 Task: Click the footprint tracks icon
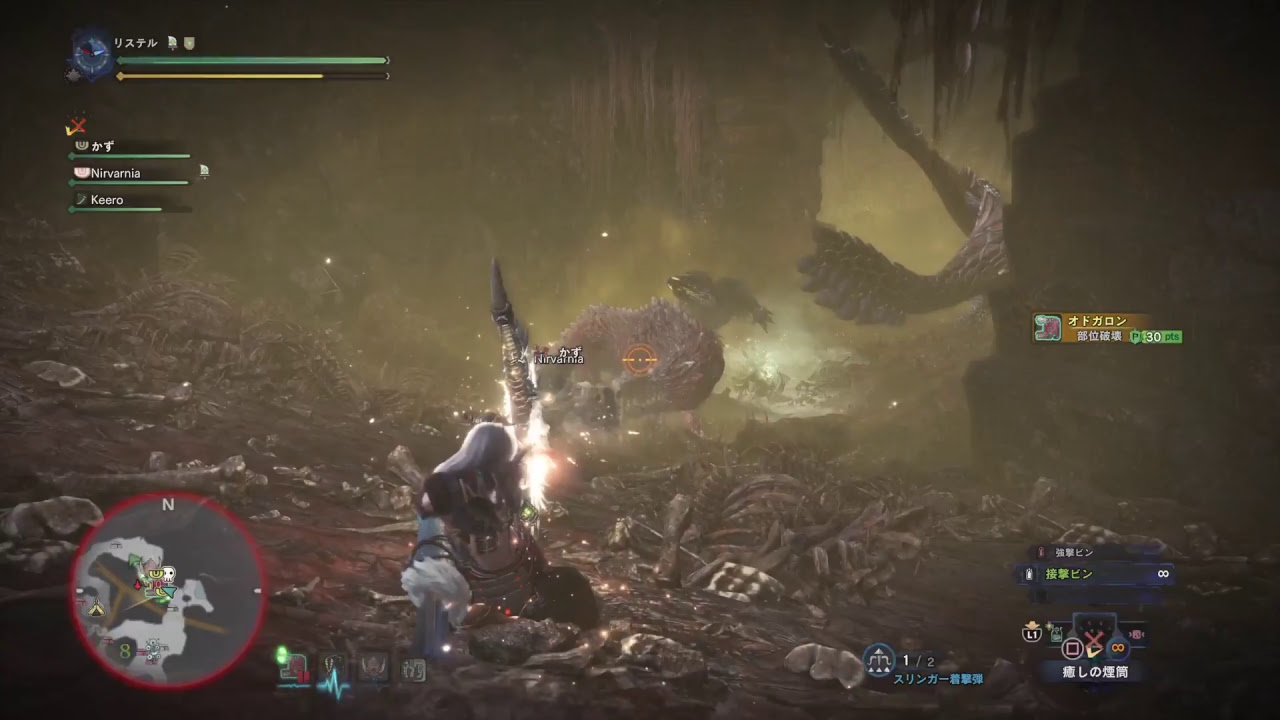413,668
